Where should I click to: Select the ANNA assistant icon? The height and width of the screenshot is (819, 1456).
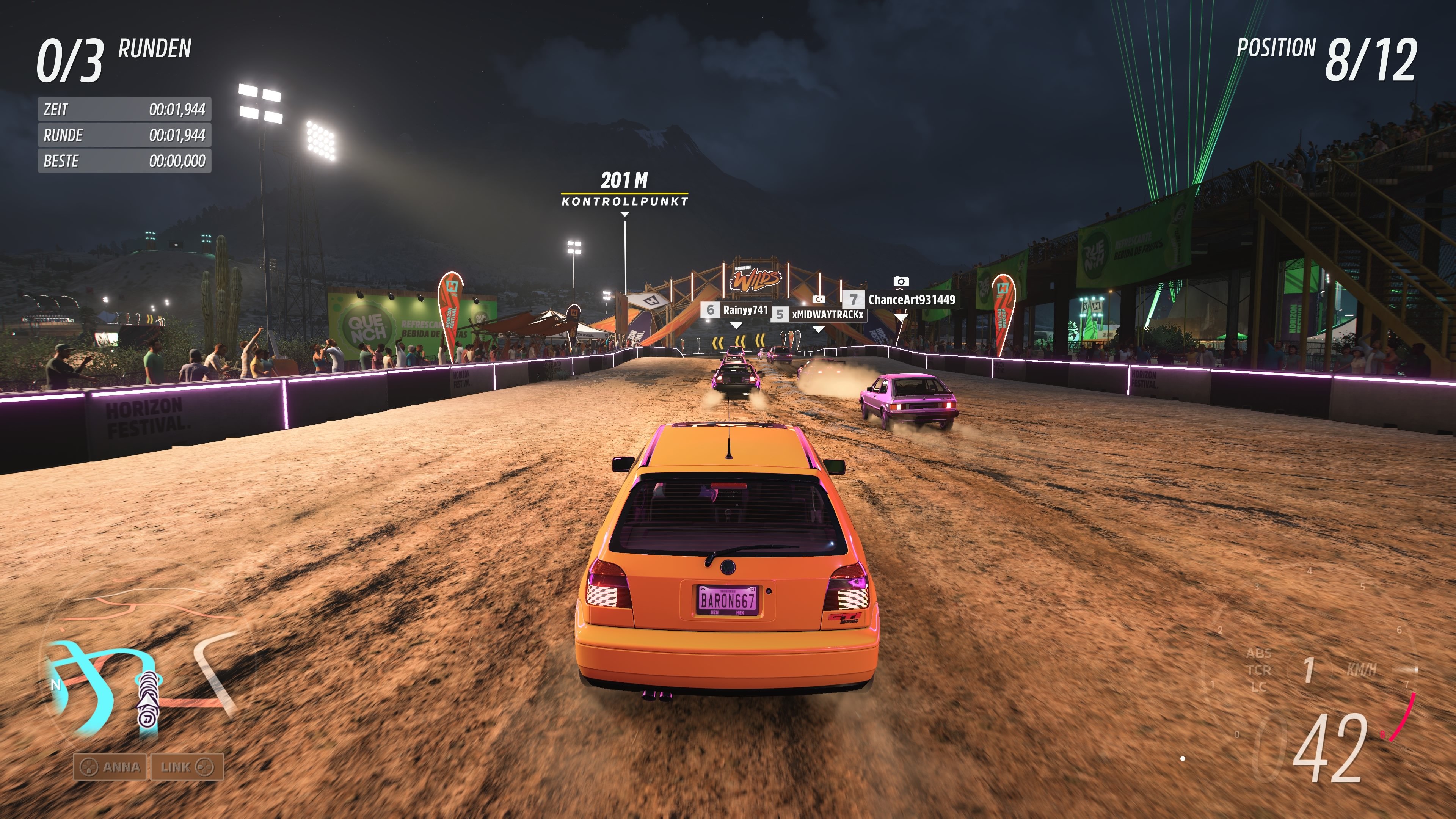(91, 767)
